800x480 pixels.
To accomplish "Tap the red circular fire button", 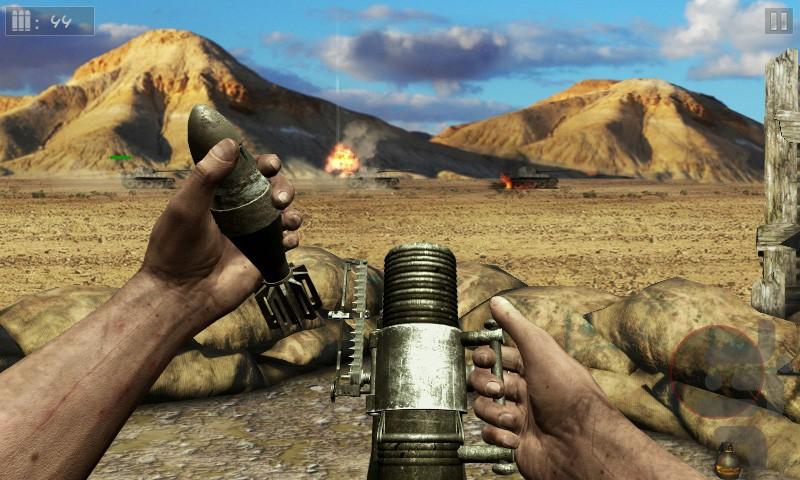I will [716, 372].
